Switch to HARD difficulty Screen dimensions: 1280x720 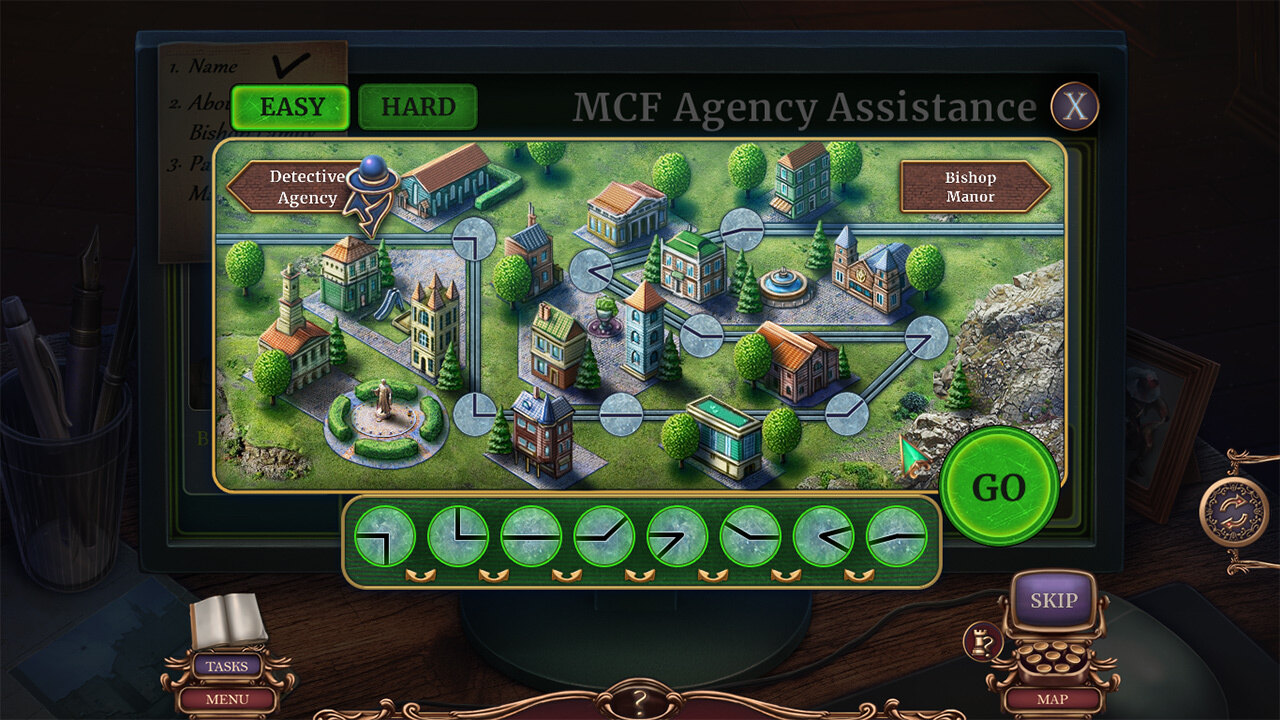417,107
